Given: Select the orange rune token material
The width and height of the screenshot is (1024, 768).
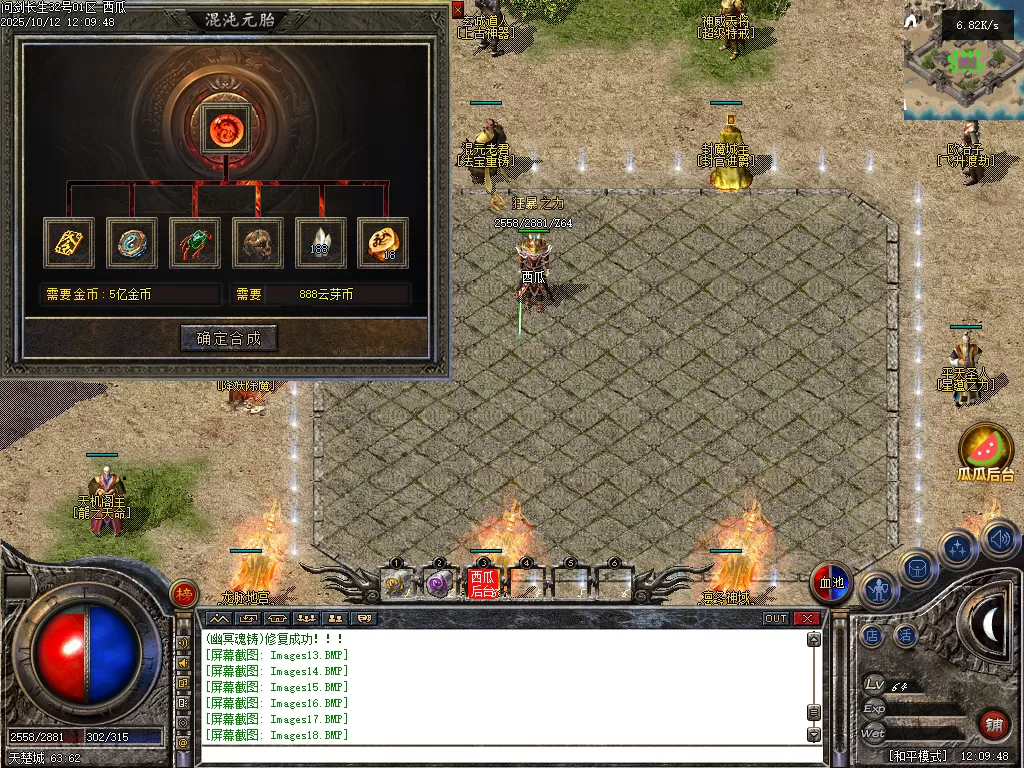Looking at the screenshot, I should click(x=384, y=243).
